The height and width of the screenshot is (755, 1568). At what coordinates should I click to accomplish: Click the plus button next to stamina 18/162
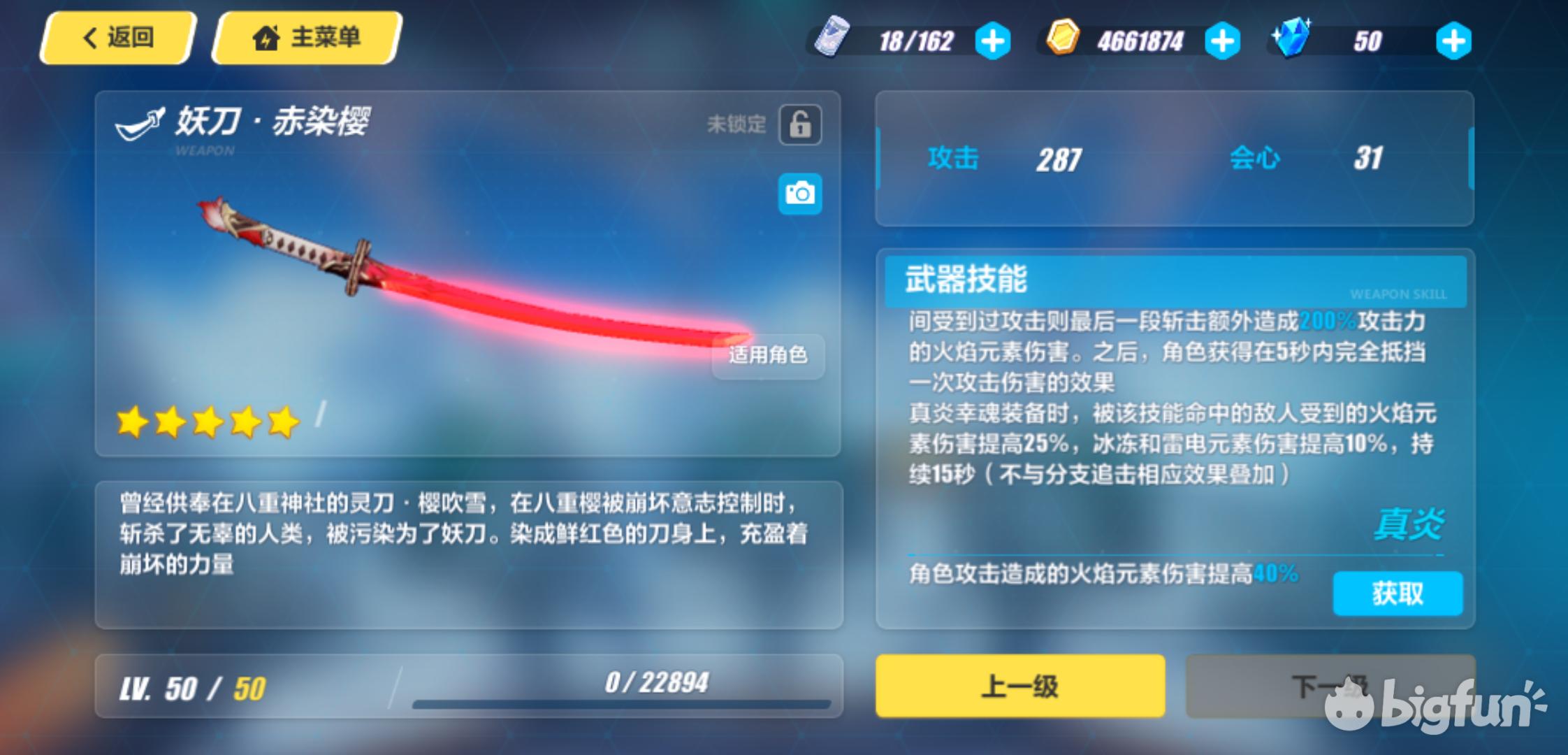994,40
